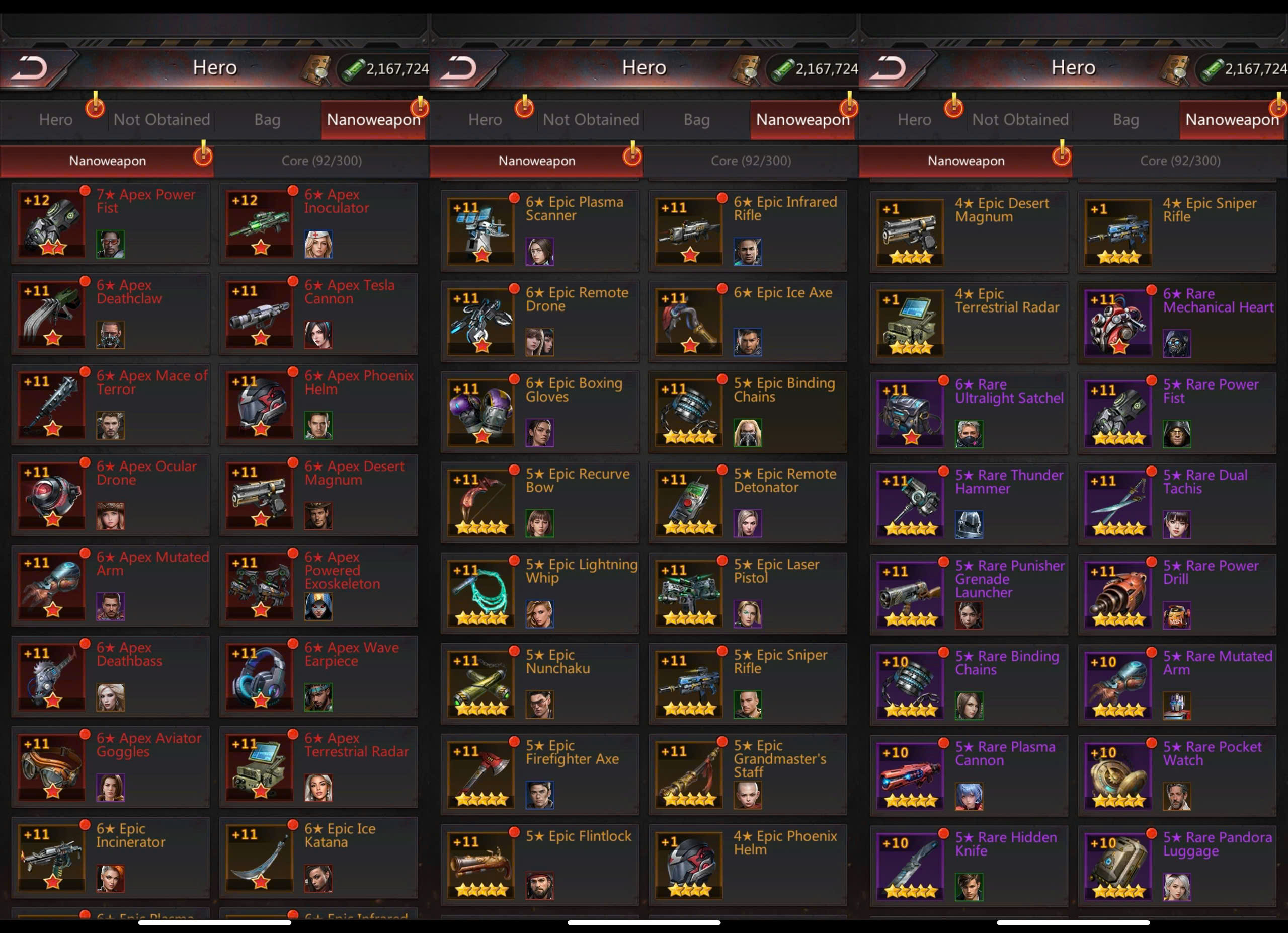This screenshot has height=933, width=1288.
Task: Select the 6★ Epic Ice Katana
Action: [x=318, y=857]
